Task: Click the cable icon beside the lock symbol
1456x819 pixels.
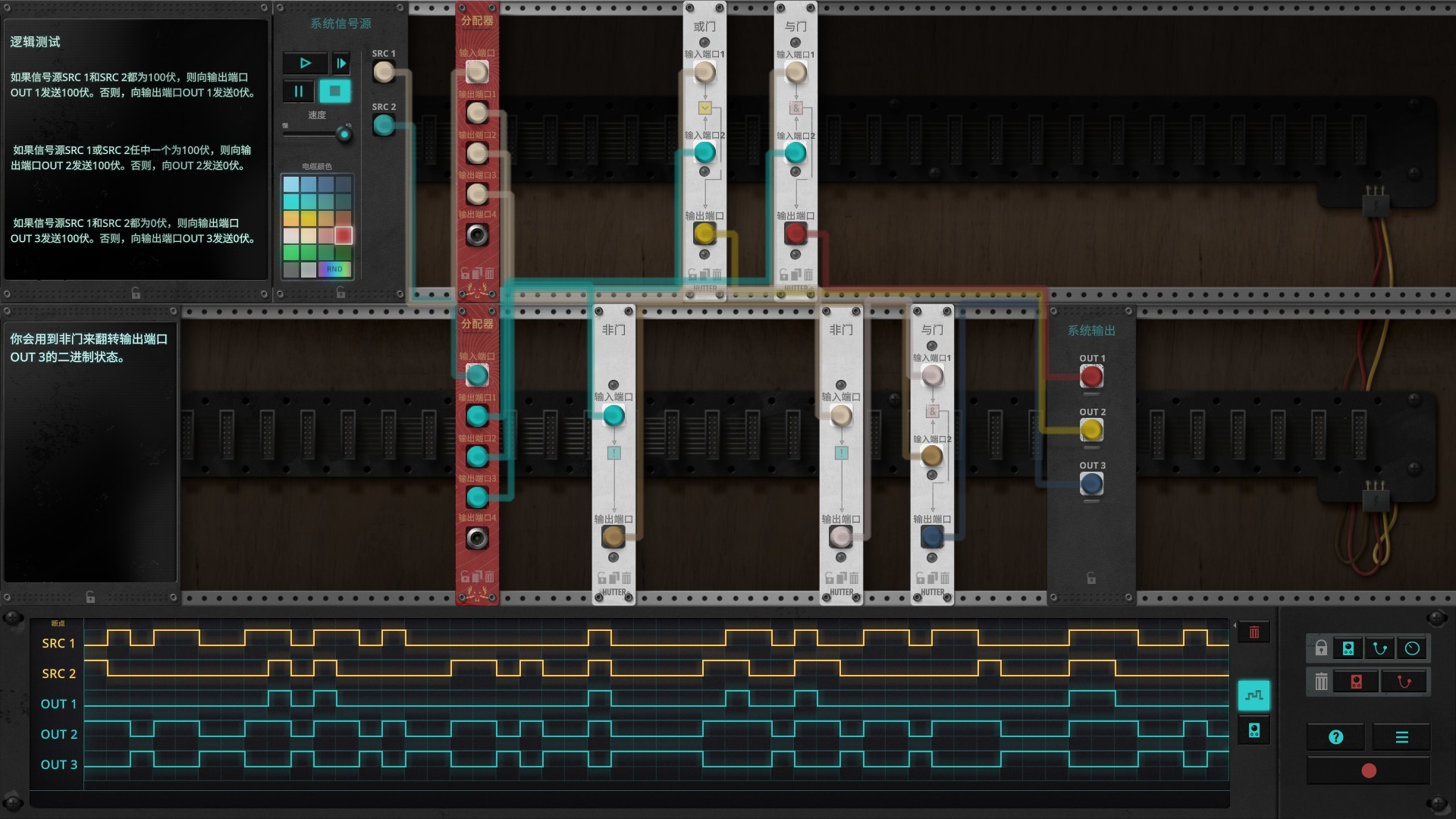Action: [x=1379, y=647]
